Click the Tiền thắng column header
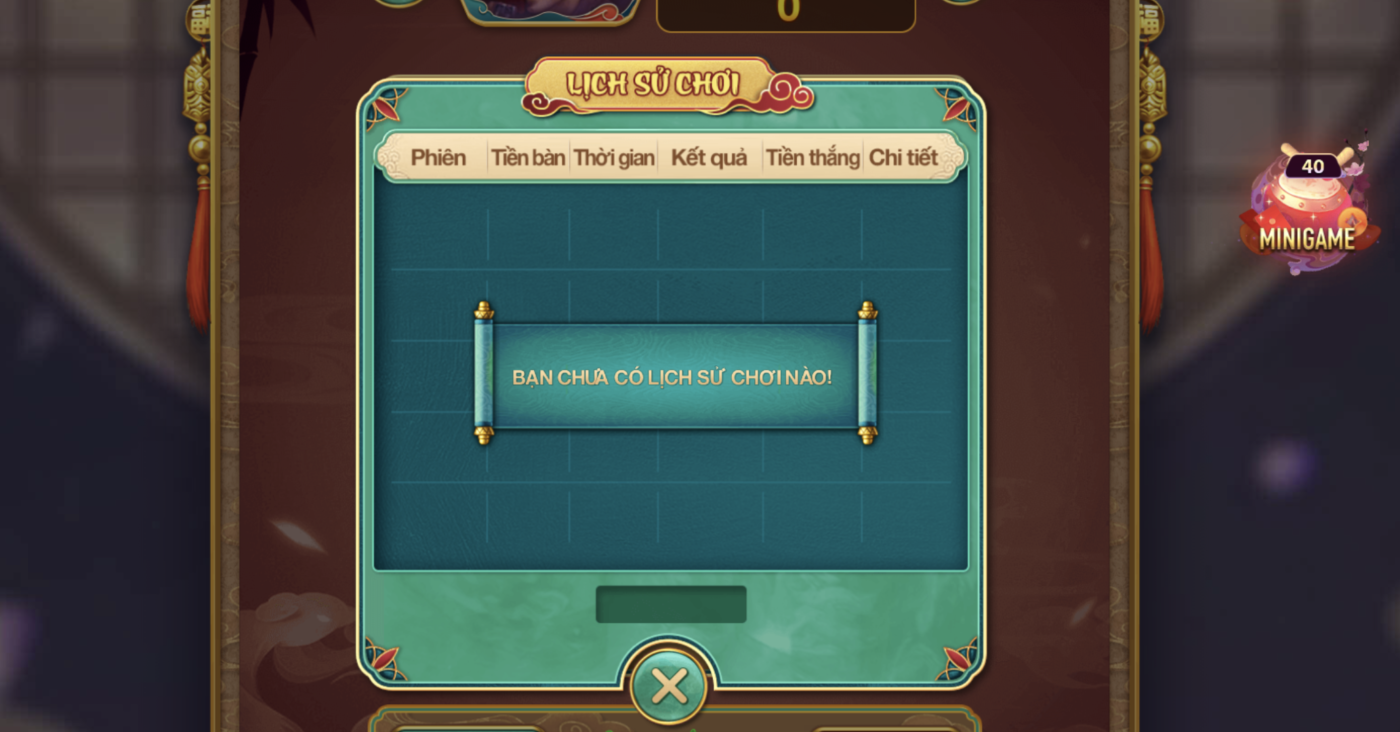This screenshot has width=1400, height=732. [x=812, y=158]
